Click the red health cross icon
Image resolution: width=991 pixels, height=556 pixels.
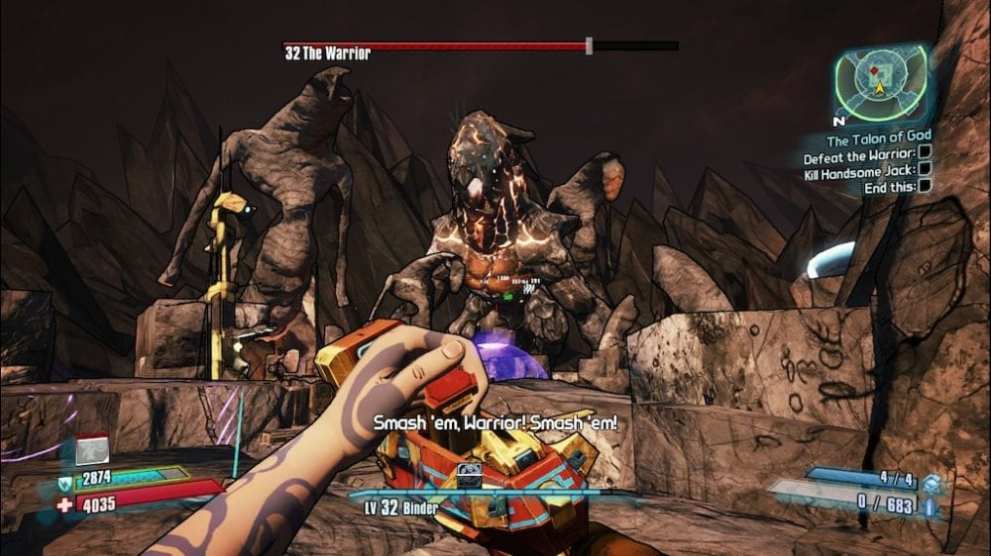[x=65, y=505]
